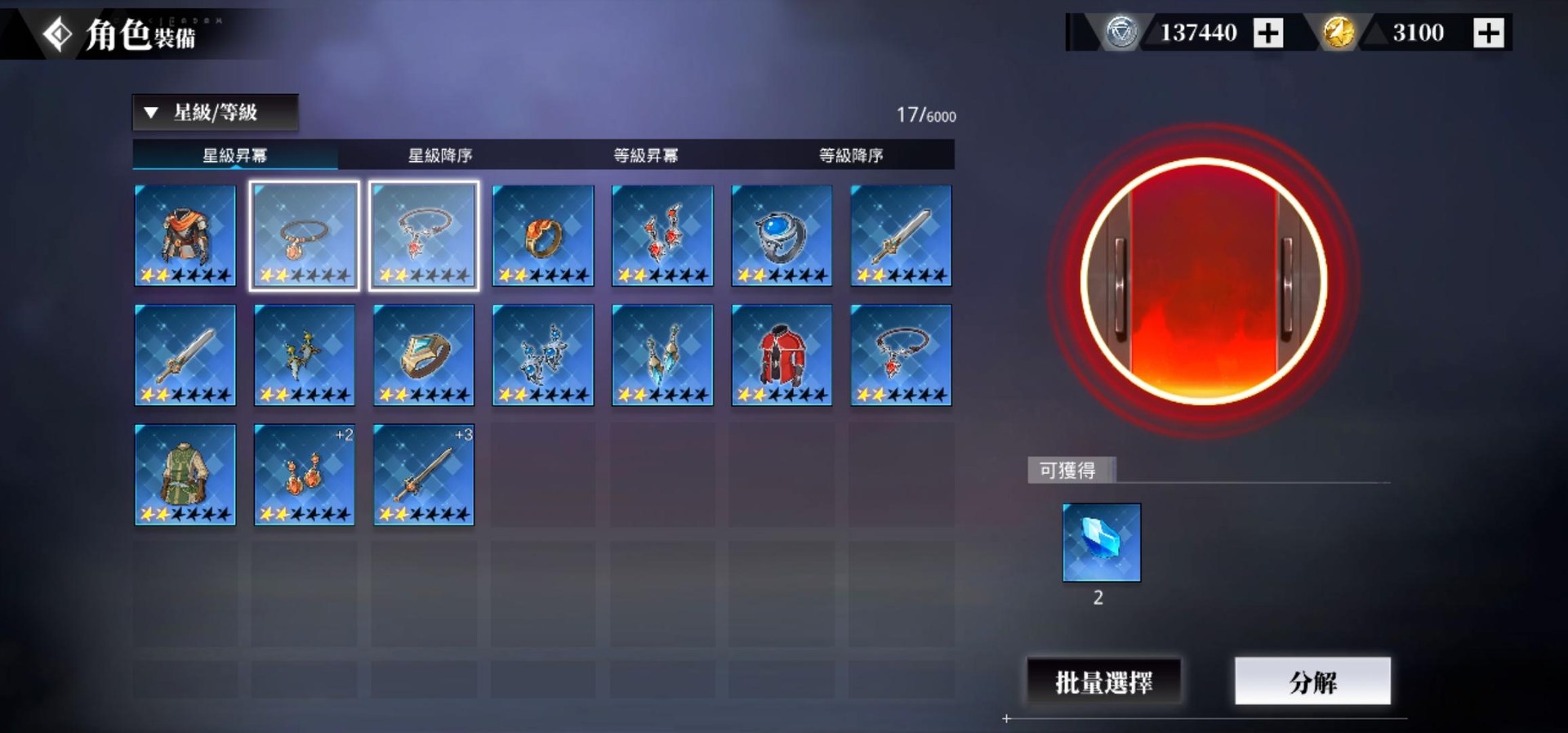Open the 星級/等級 sort filter dropdown
1568x733 pixels.
point(216,113)
